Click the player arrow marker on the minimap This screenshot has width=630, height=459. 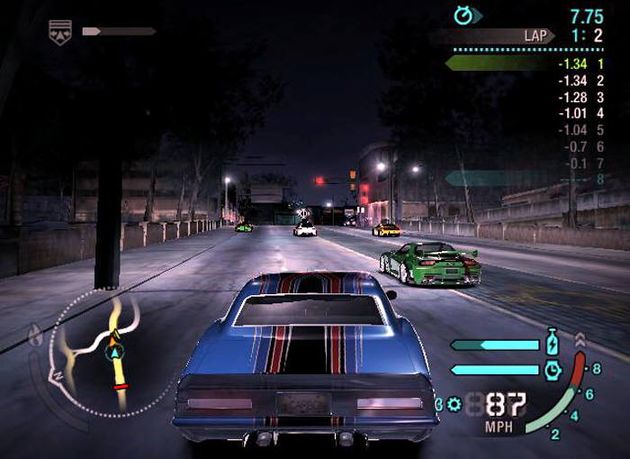[x=116, y=352]
